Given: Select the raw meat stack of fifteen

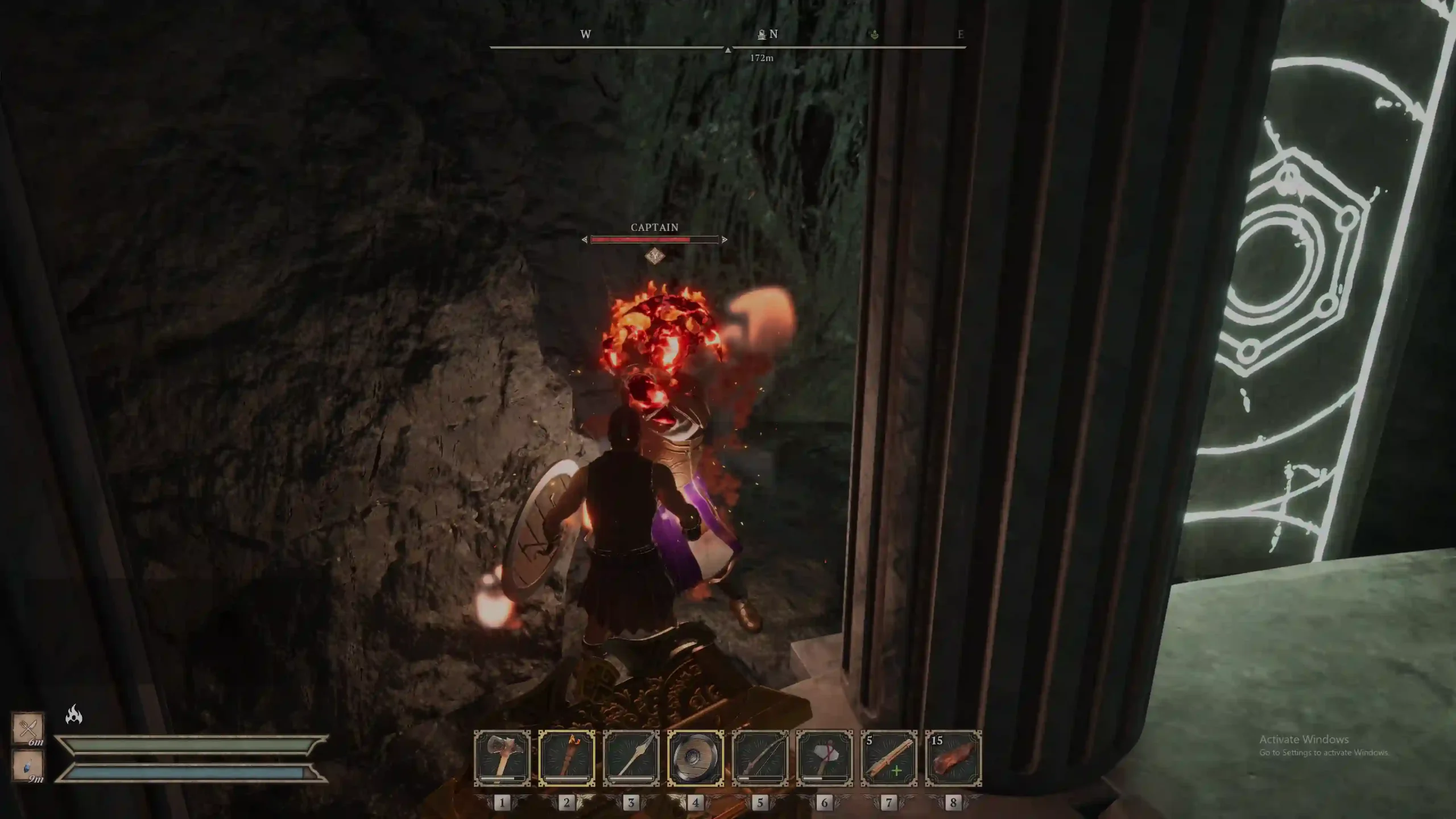Looking at the screenshot, I should pyautogui.click(x=953, y=758).
